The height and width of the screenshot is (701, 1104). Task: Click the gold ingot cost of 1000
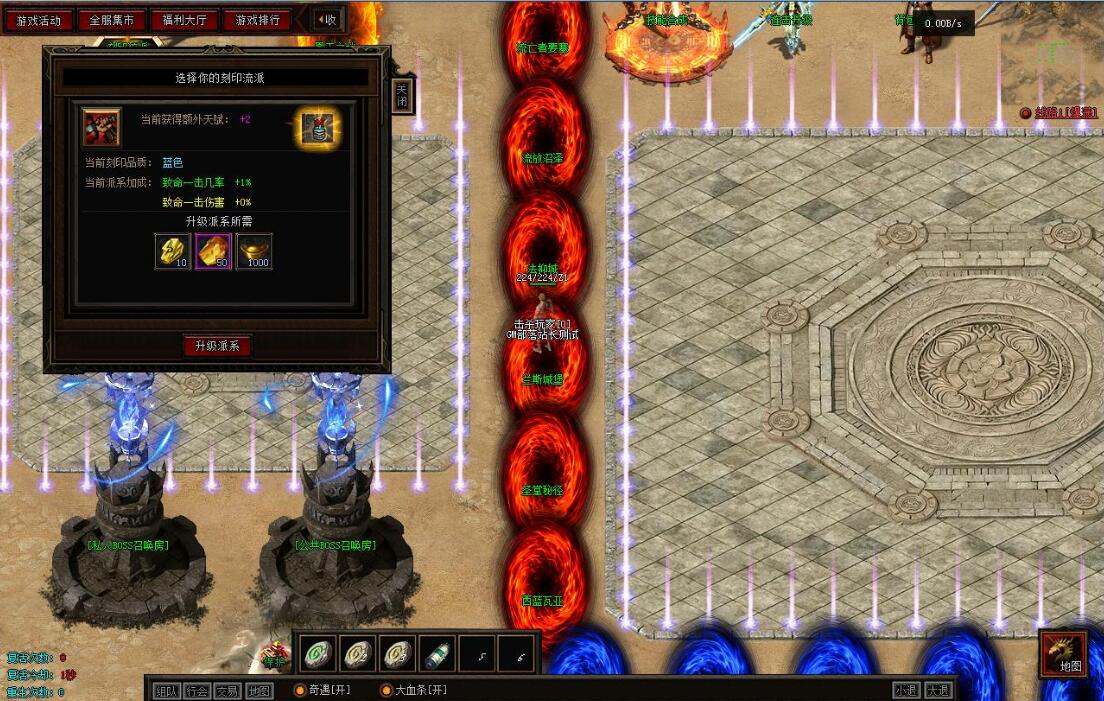[254, 251]
